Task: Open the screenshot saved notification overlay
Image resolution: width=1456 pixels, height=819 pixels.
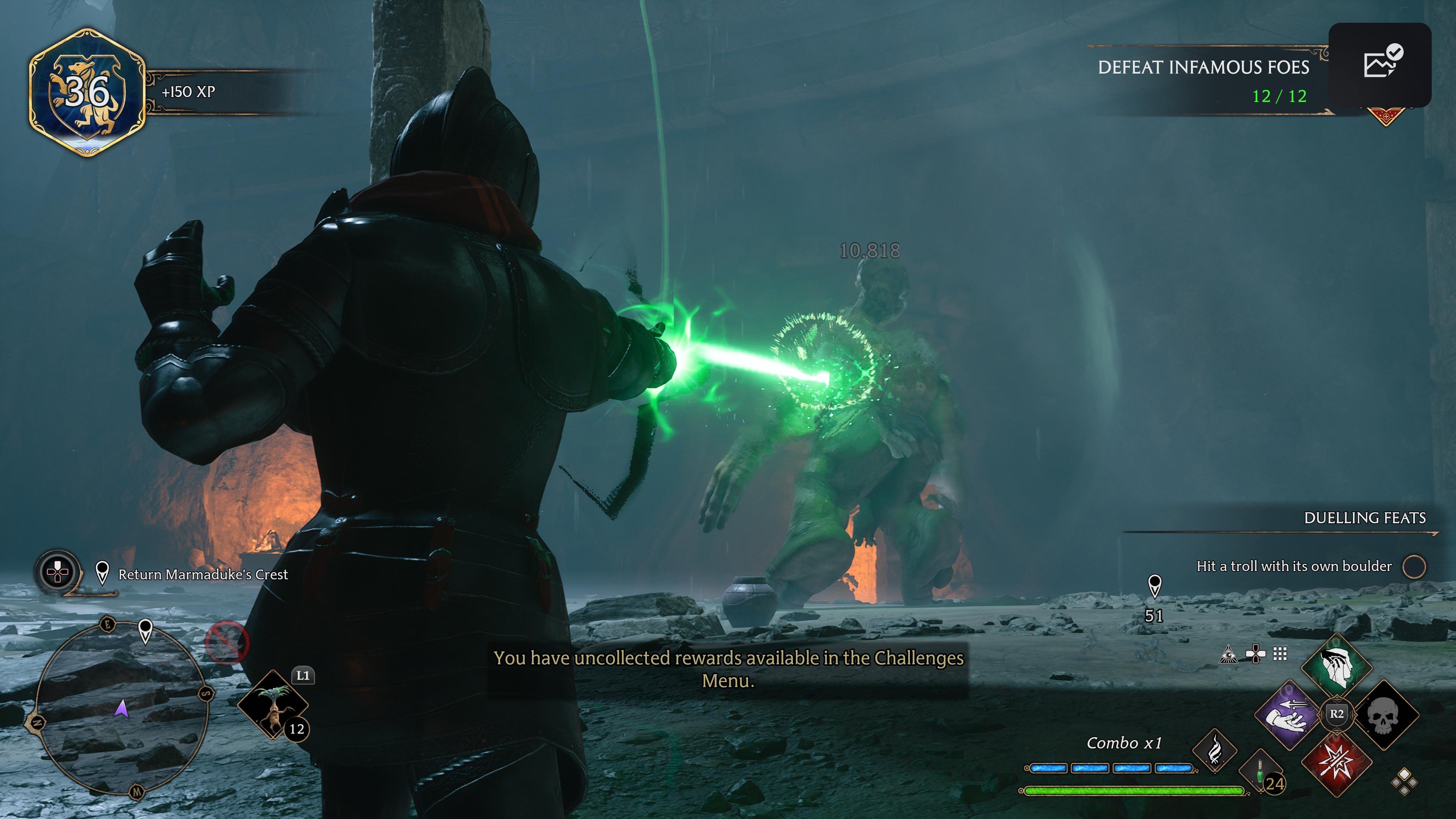Action: [1380, 64]
